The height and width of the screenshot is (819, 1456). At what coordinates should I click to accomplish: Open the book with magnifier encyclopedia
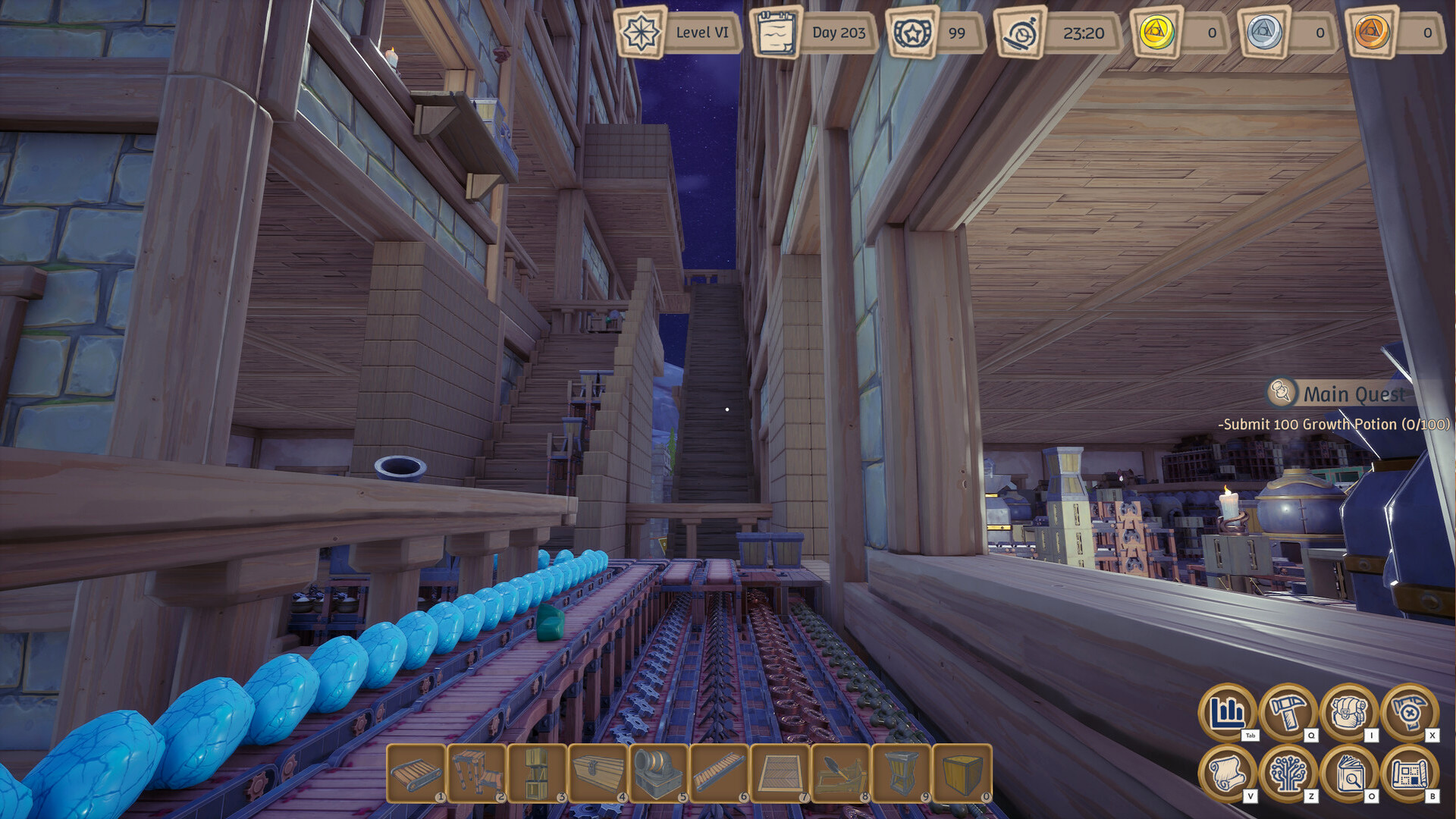(x=1348, y=773)
